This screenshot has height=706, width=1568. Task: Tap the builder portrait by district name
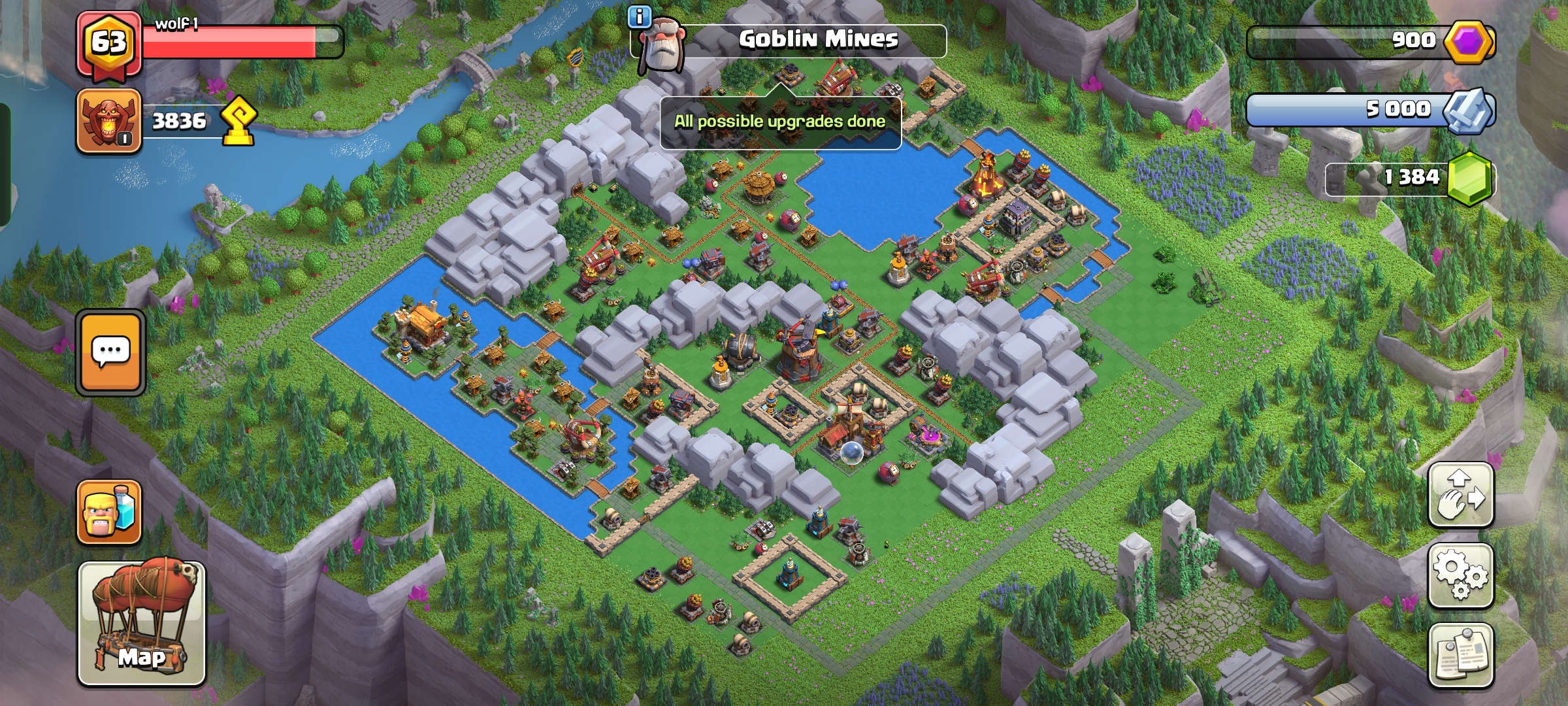tap(661, 46)
